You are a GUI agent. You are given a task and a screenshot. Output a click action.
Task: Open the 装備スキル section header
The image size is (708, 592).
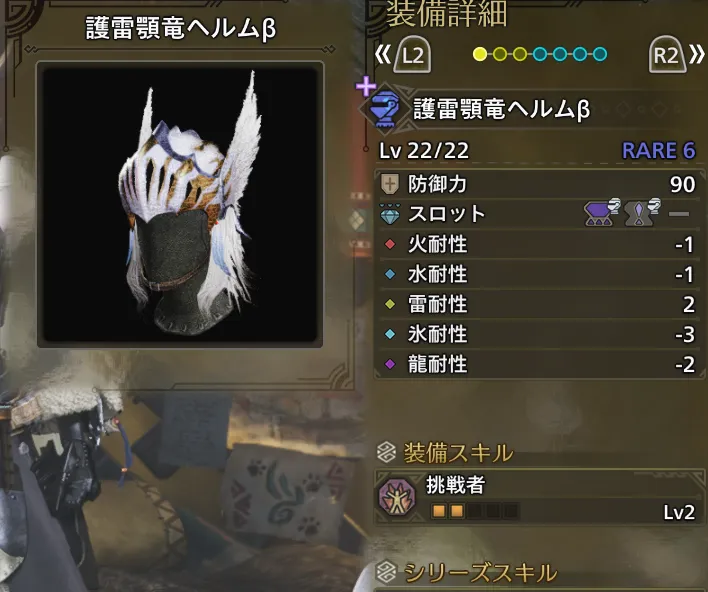(x=458, y=451)
